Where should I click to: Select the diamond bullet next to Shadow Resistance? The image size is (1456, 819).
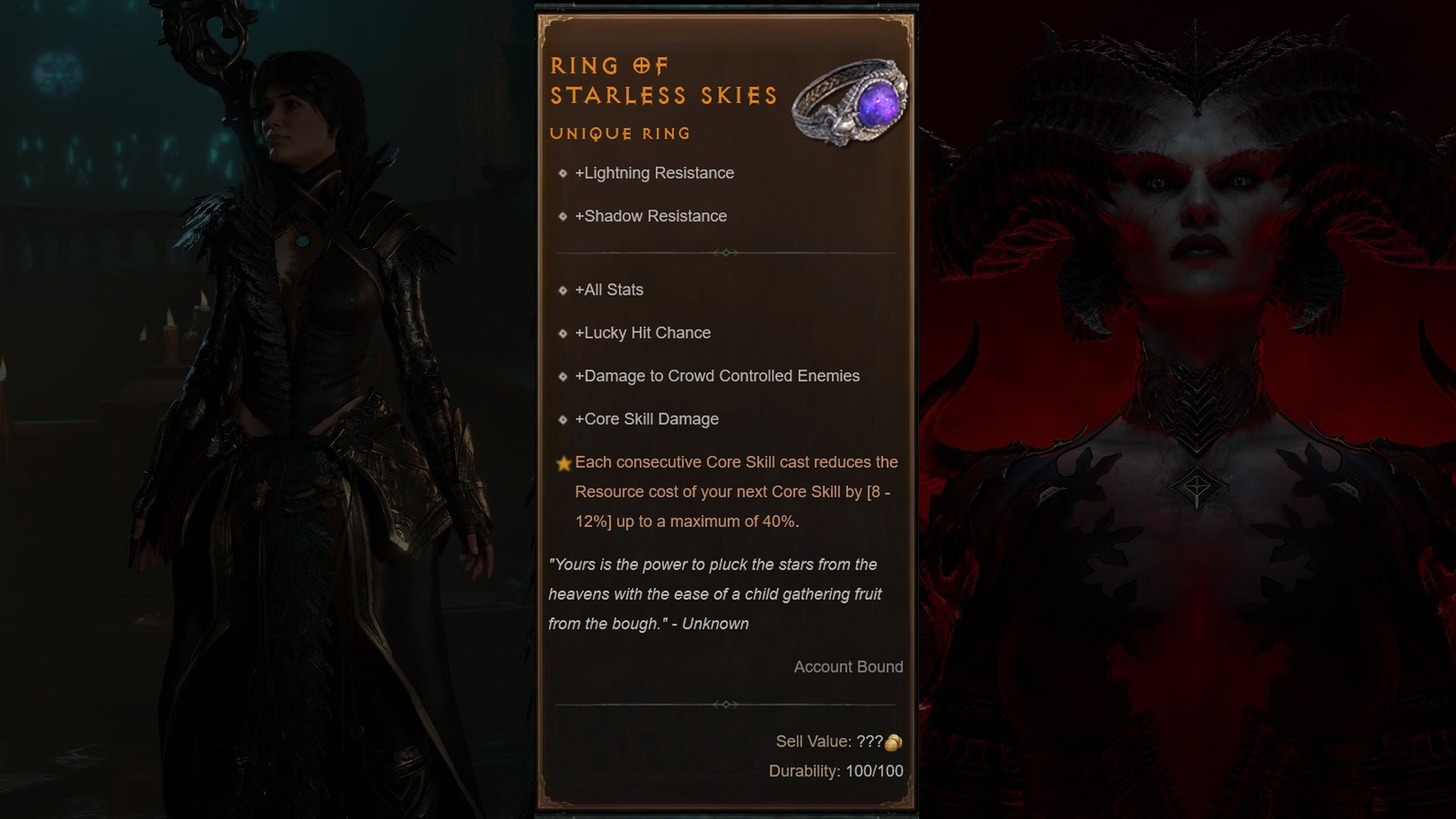pyautogui.click(x=563, y=216)
